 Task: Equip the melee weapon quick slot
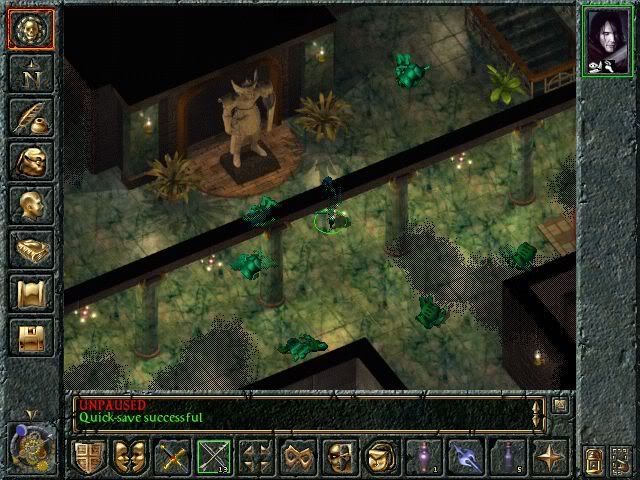click(x=171, y=457)
